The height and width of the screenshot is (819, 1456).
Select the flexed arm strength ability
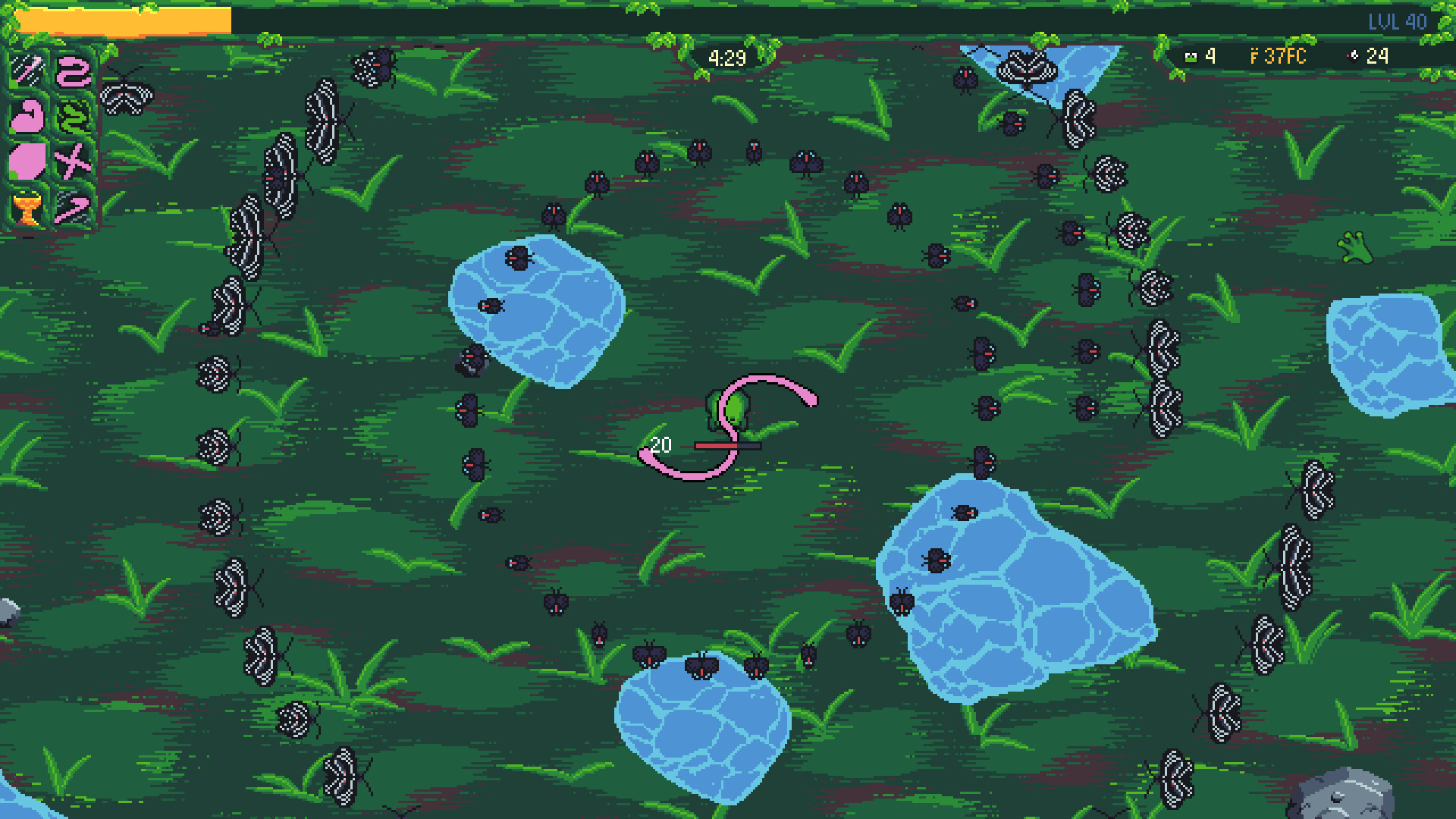click(27, 118)
